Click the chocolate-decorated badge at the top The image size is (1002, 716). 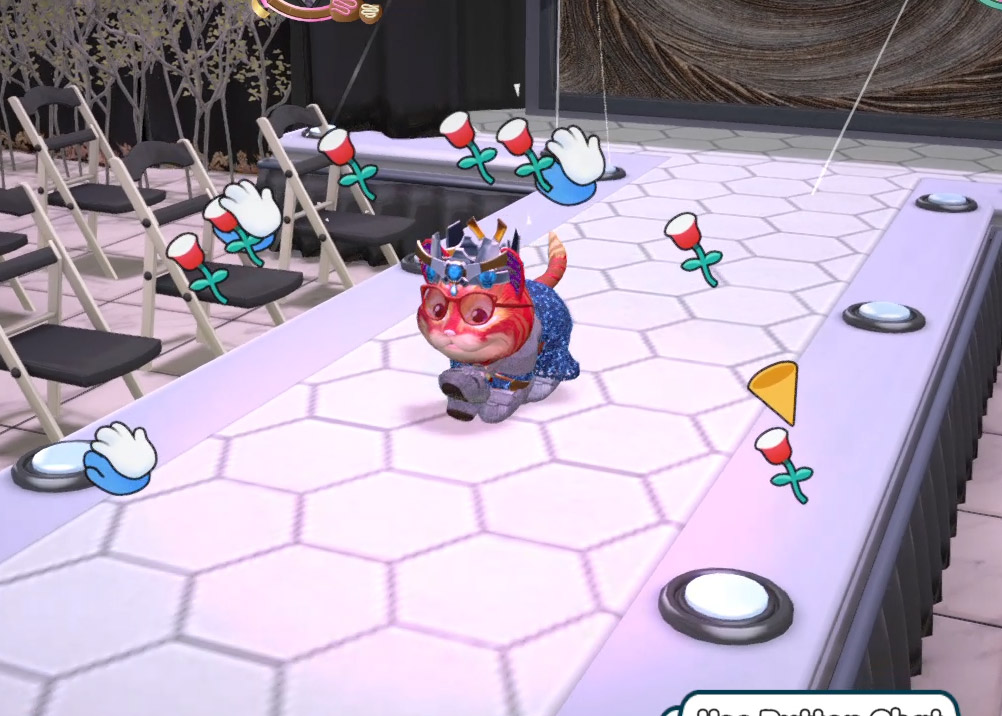[318, 9]
